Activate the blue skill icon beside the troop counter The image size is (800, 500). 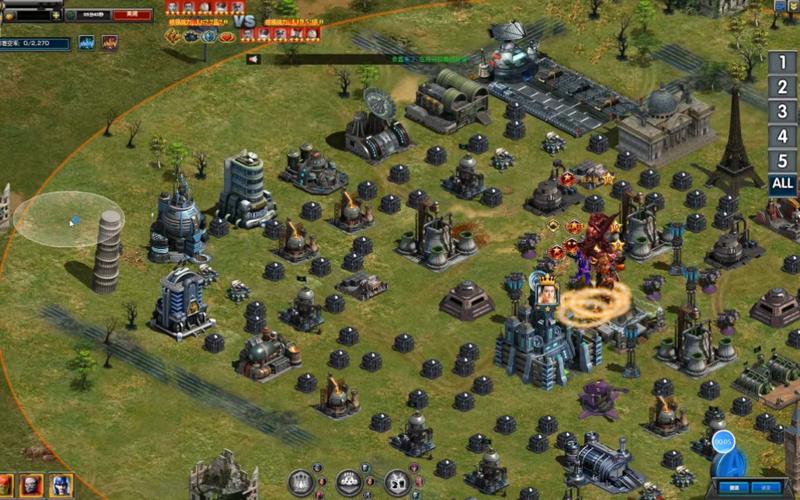[x=87, y=43]
